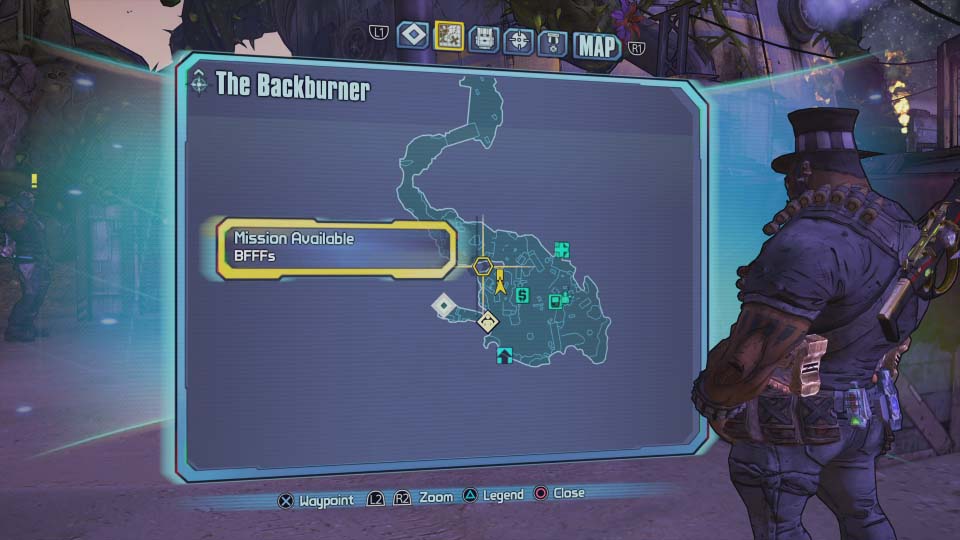Open the backpack inventory tab
The width and height of the screenshot is (960, 540).
[x=483, y=39]
